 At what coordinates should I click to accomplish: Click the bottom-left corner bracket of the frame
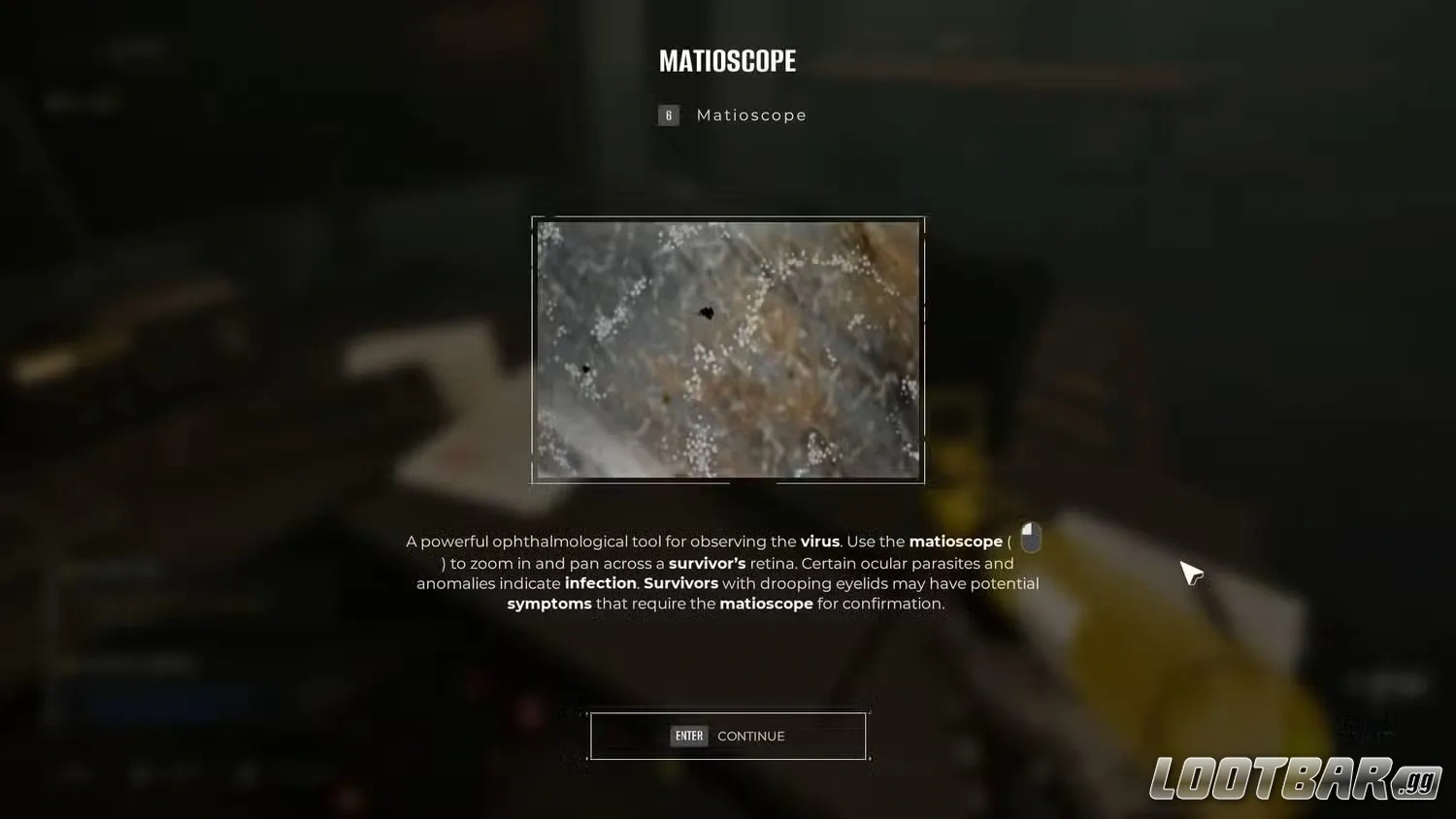pos(531,481)
